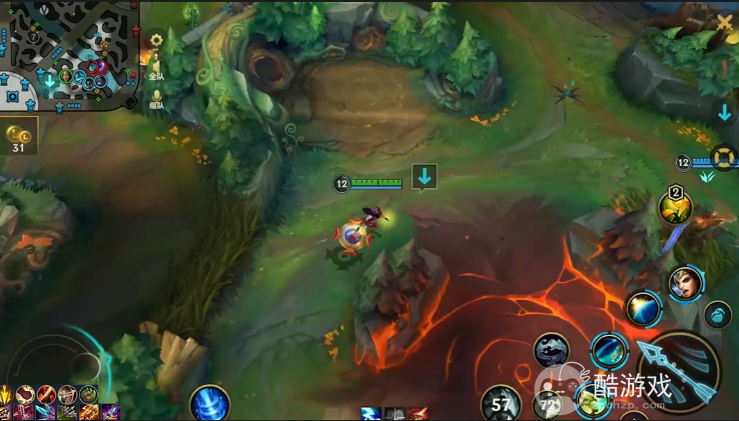Tap the small teal ward button
This screenshot has height=421, width=739.
point(718,316)
